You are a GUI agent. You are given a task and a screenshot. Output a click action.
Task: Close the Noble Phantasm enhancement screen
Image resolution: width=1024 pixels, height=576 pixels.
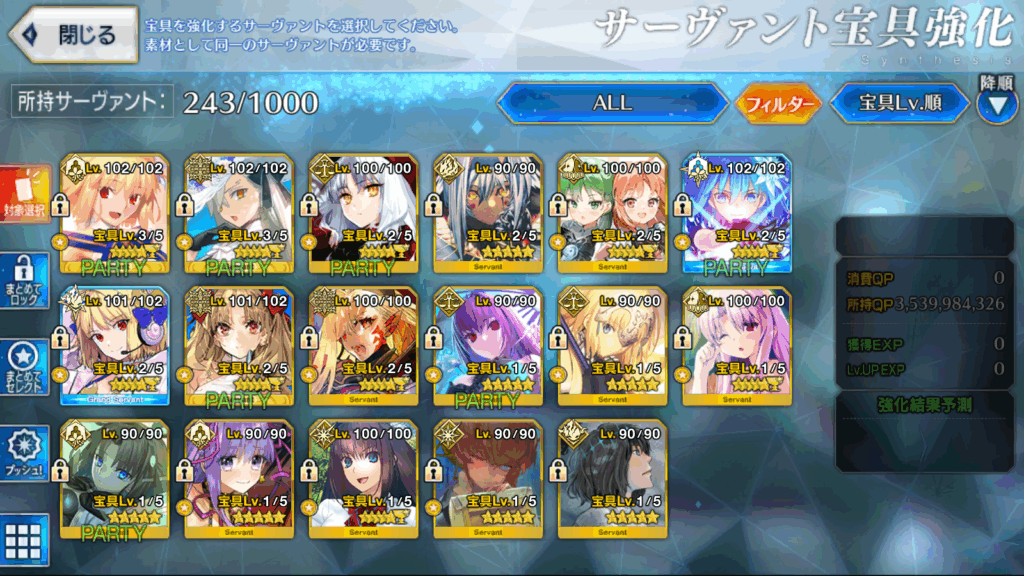coord(74,35)
